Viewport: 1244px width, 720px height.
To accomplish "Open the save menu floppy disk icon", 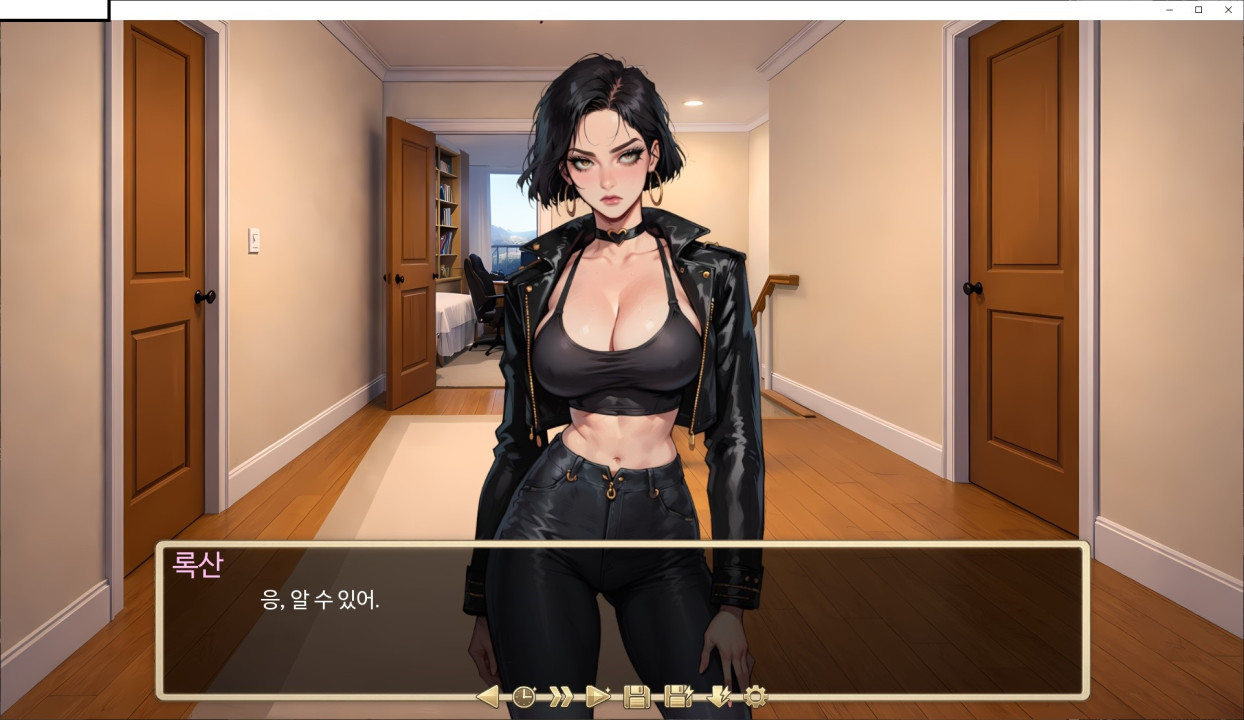I will (x=637, y=697).
